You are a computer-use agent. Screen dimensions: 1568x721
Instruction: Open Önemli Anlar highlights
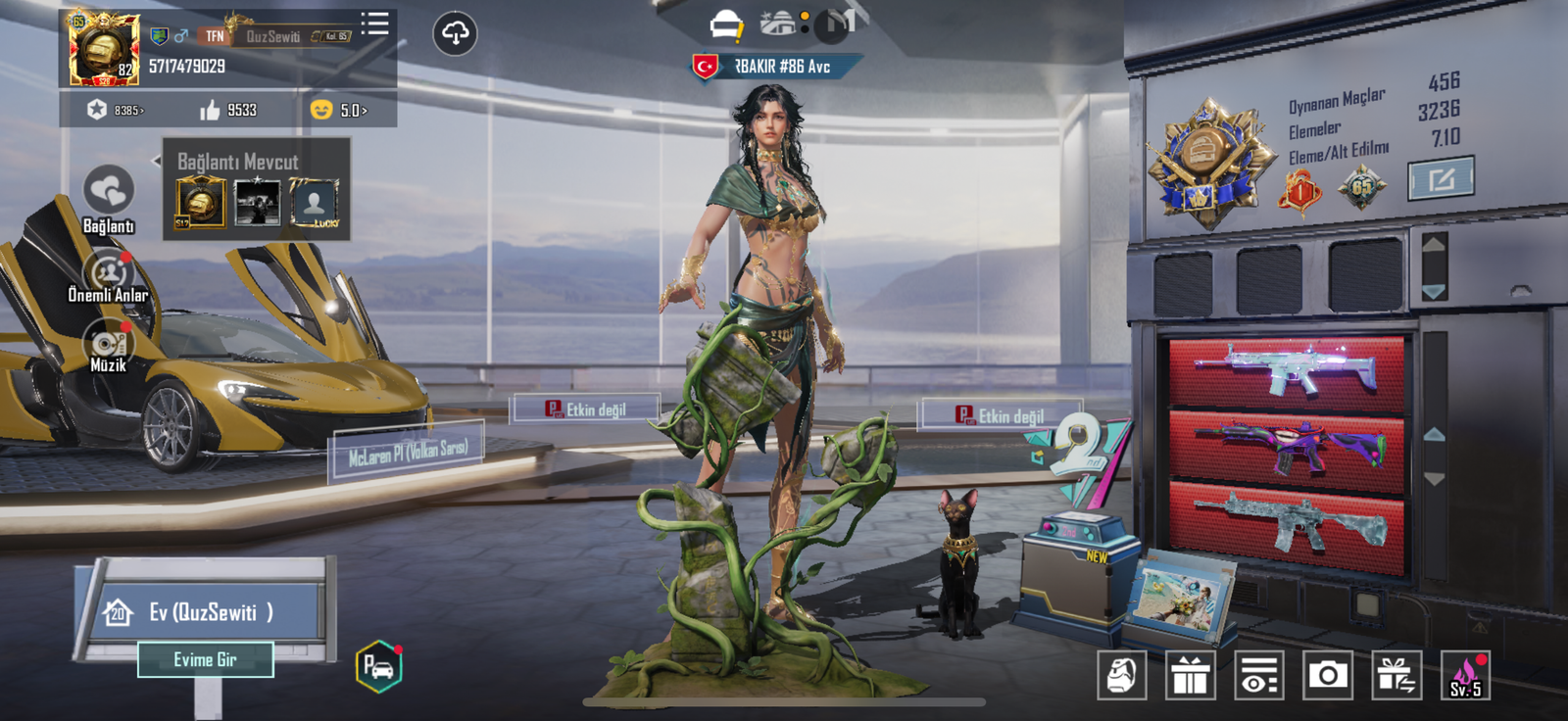pyautogui.click(x=109, y=272)
